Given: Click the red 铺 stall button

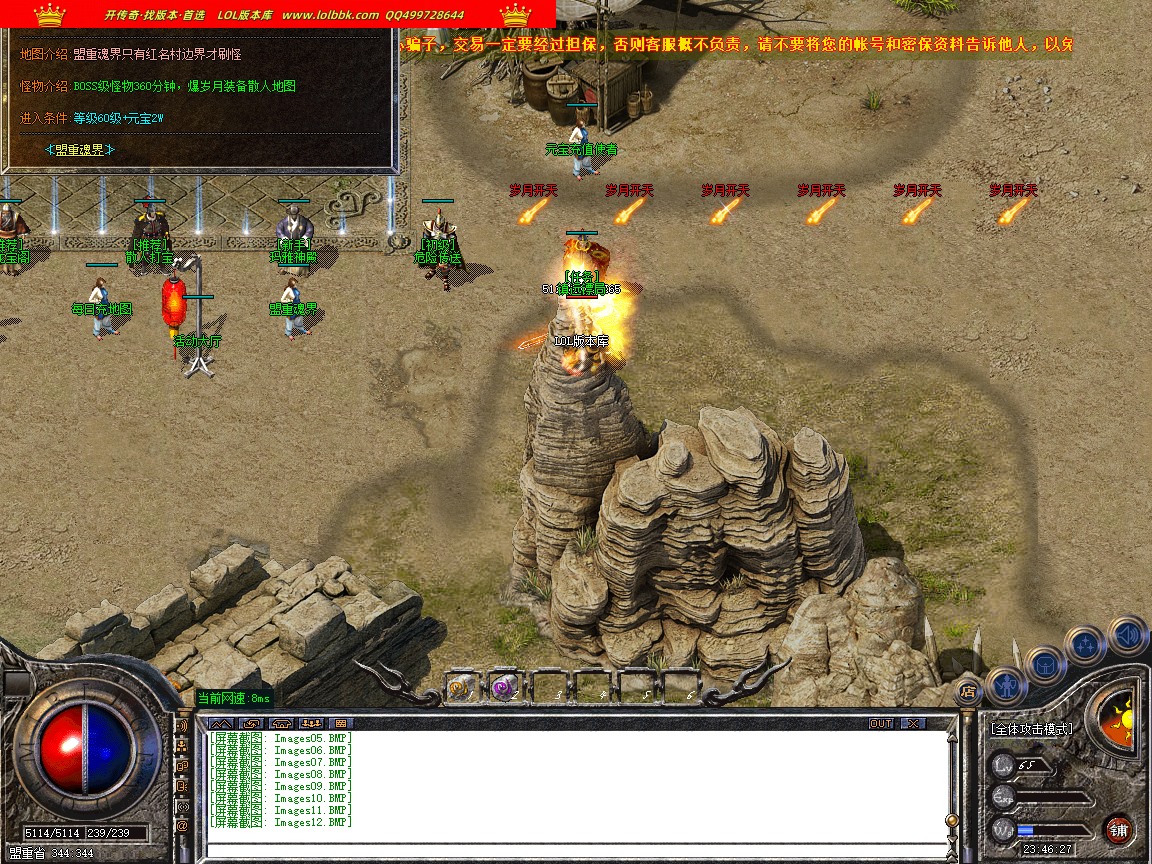Looking at the screenshot, I should (1118, 830).
